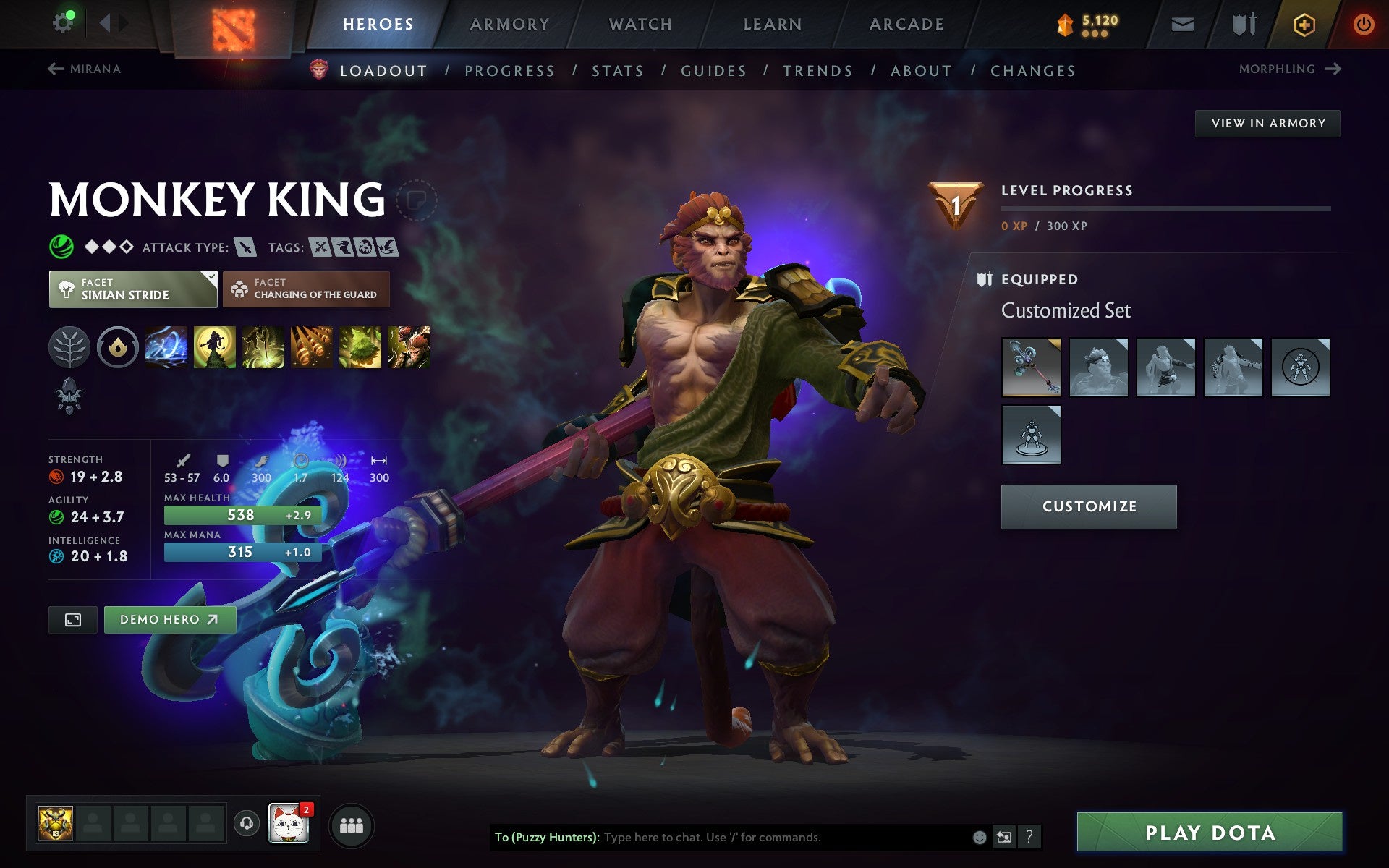Open the emoticon picker beside the chat box
This screenshot has height=868, width=1389.
[x=978, y=838]
